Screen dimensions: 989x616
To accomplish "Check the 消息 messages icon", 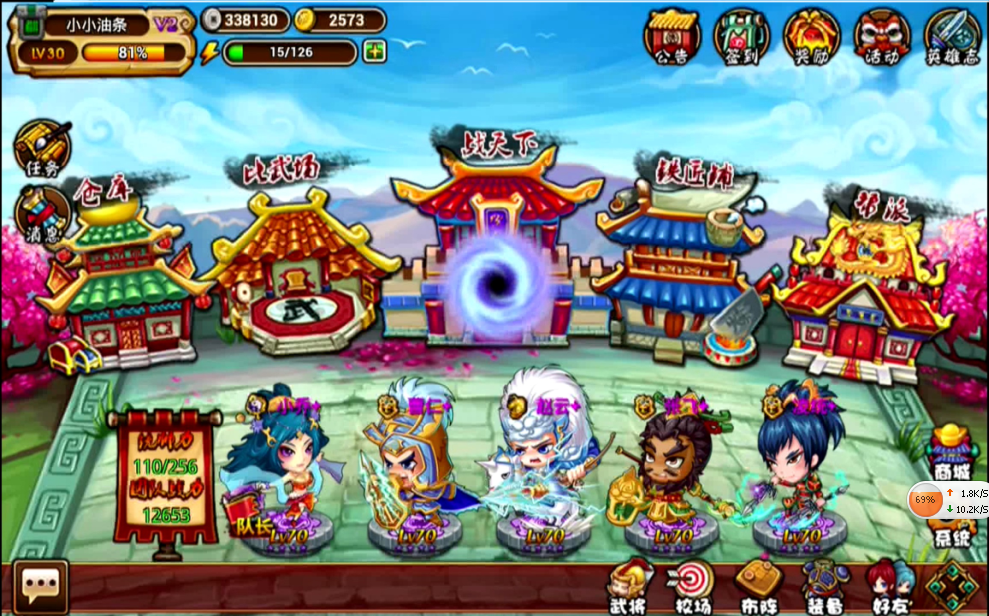I will click(41, 214).
